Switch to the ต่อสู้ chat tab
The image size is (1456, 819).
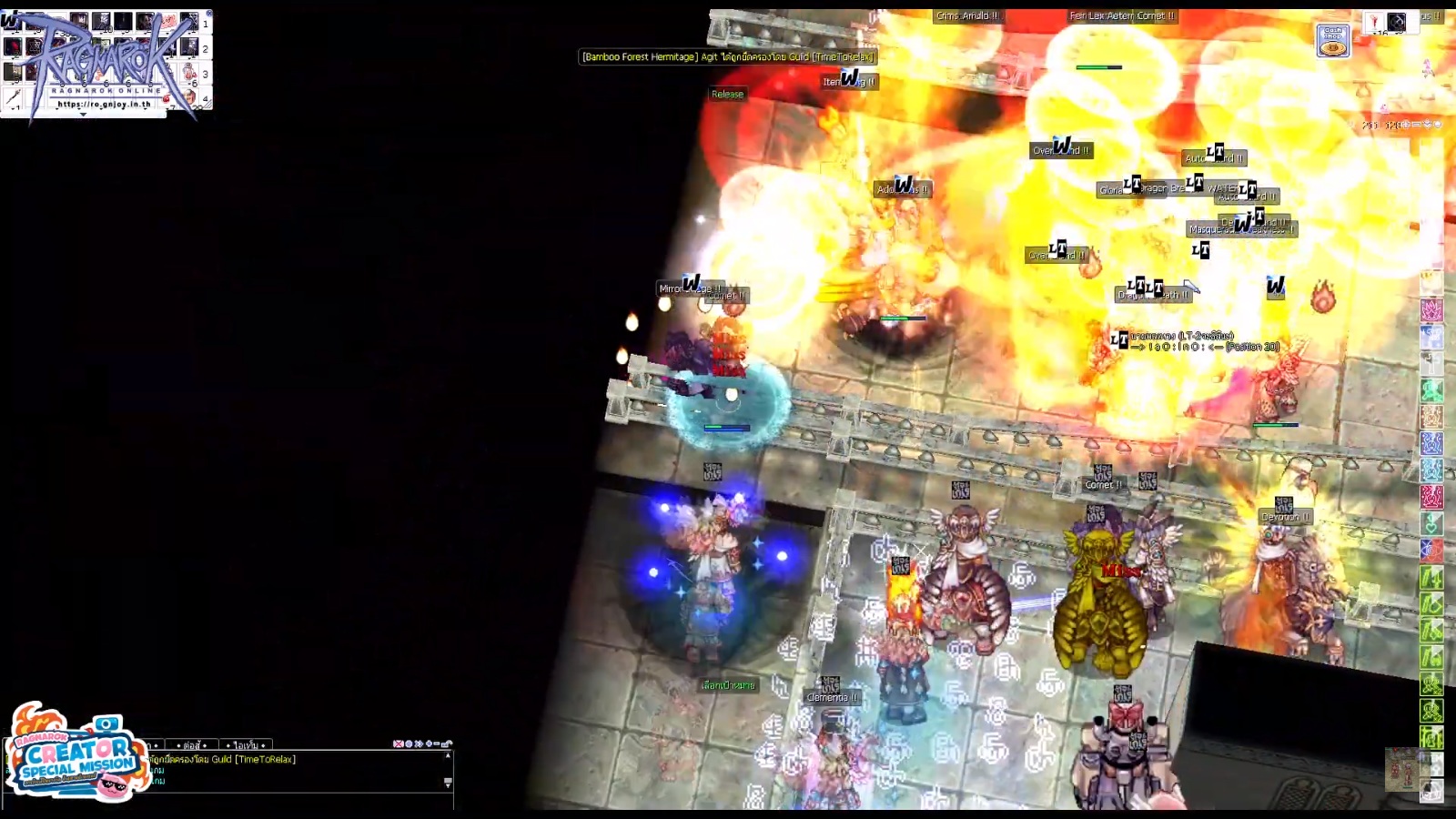(x=193, y=744)
